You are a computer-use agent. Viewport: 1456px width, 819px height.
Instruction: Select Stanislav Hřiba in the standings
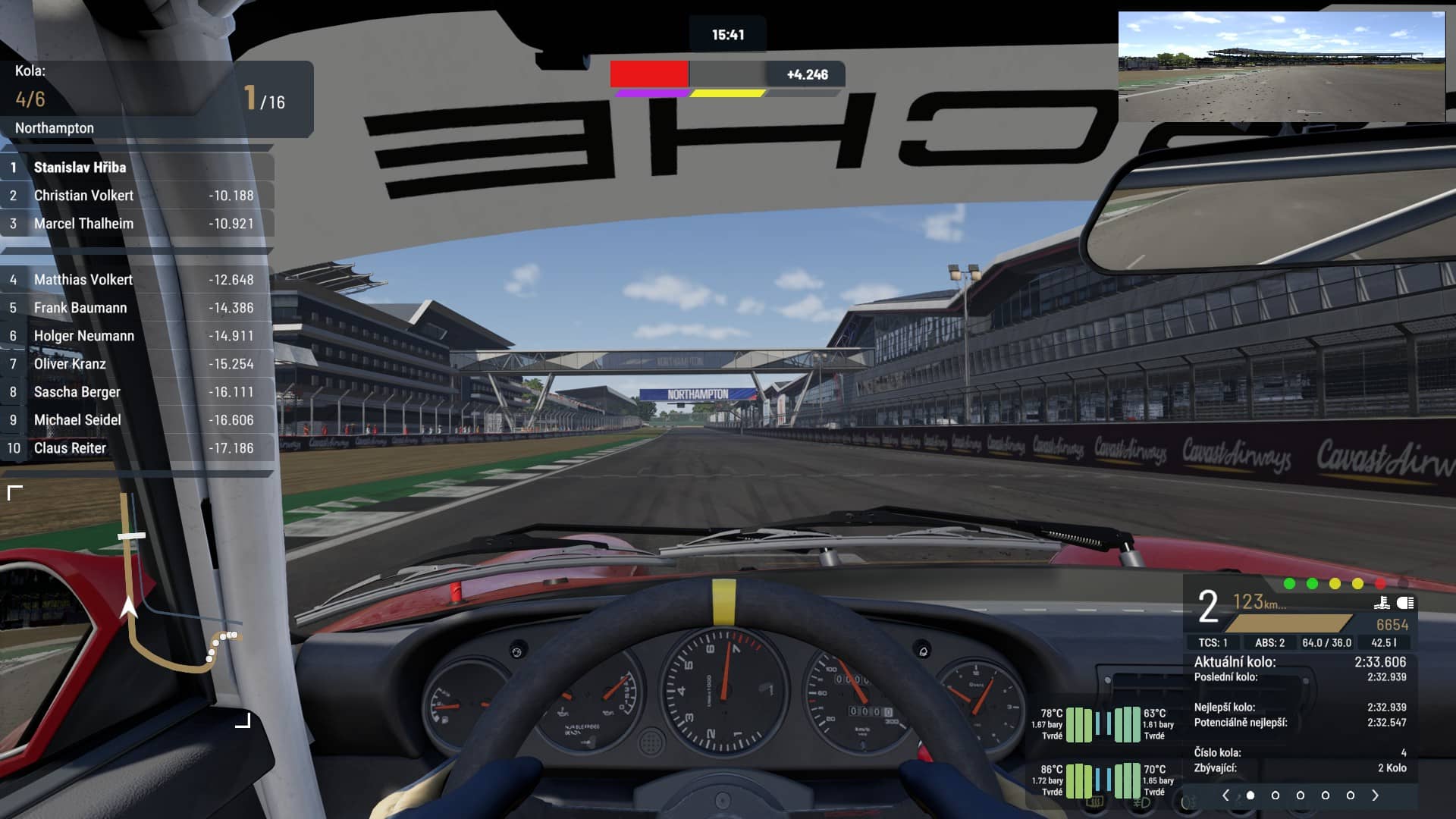(136, 168)
